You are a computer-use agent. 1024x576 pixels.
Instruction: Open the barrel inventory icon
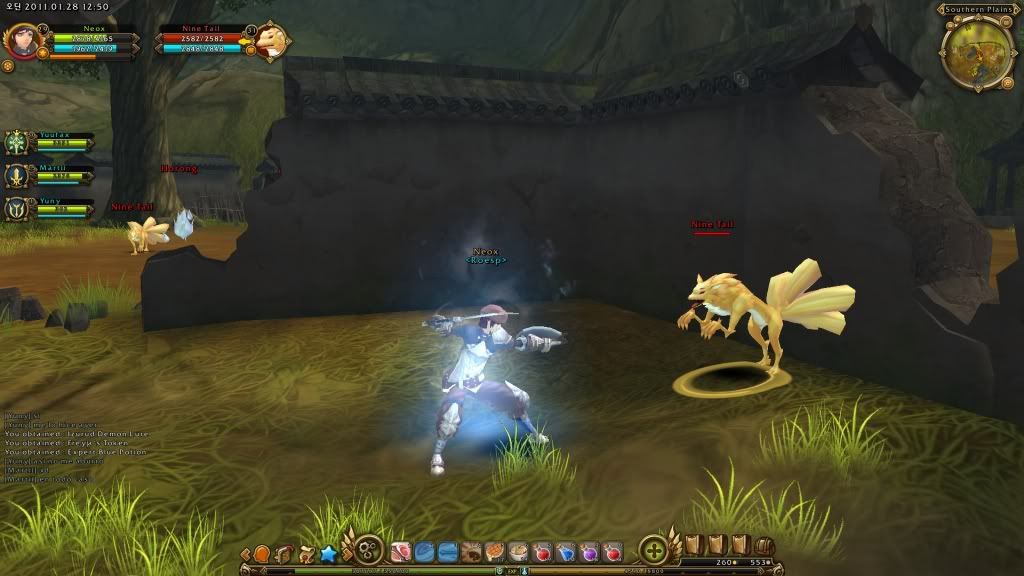(x=764, y=546)
